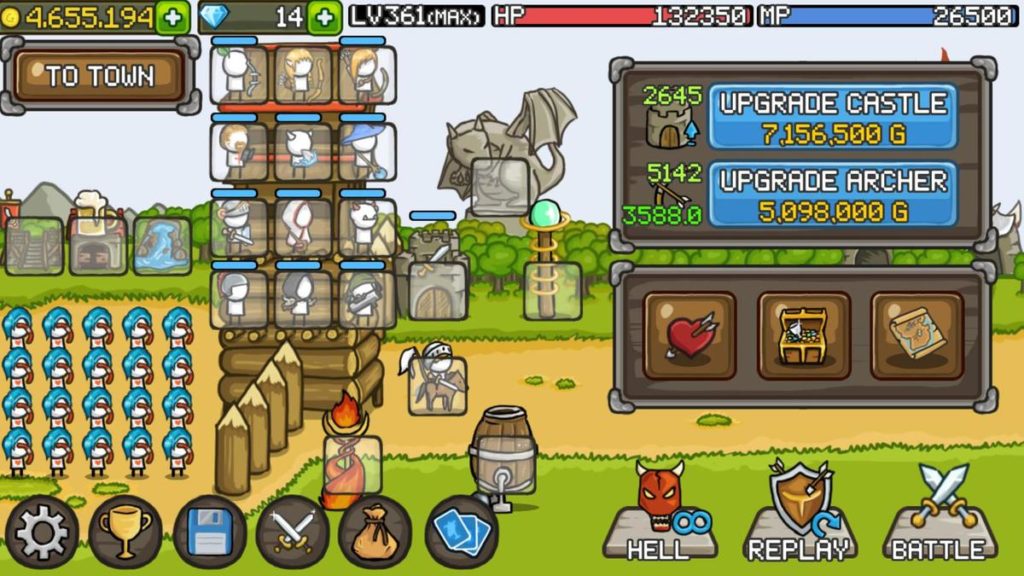Save the game with the floppy disk
1024x576 pixels.
tap(209, 532)
